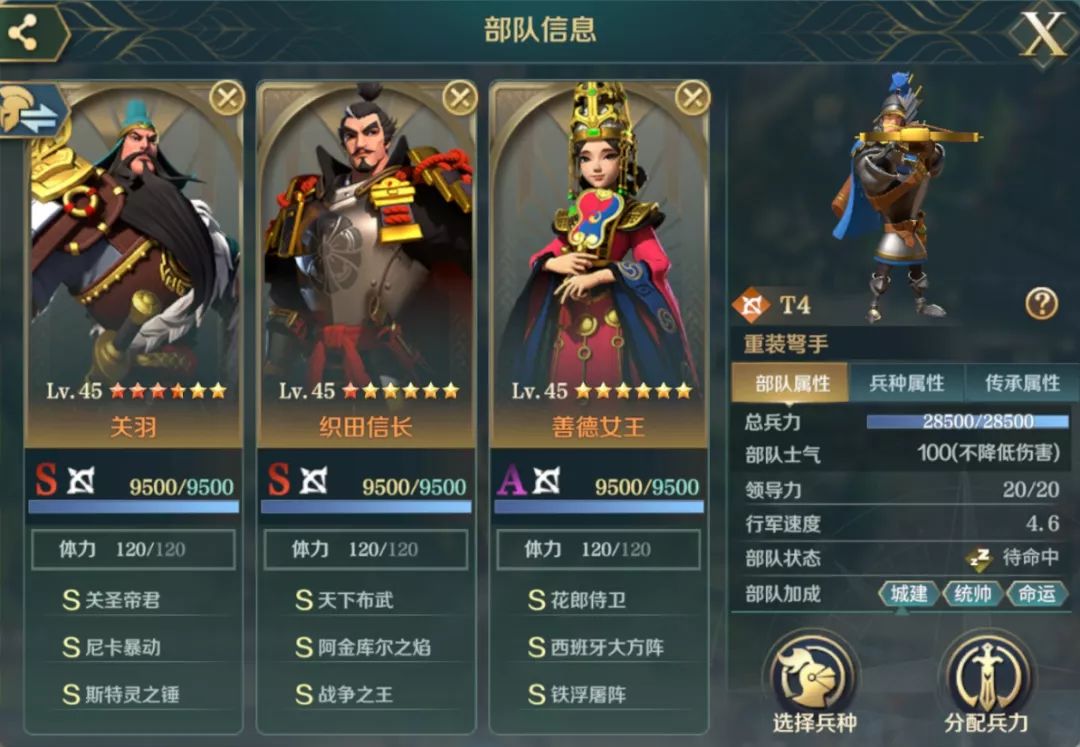
Task: Remove 善德女王 from the squad
Action: [x=692, y=98]
